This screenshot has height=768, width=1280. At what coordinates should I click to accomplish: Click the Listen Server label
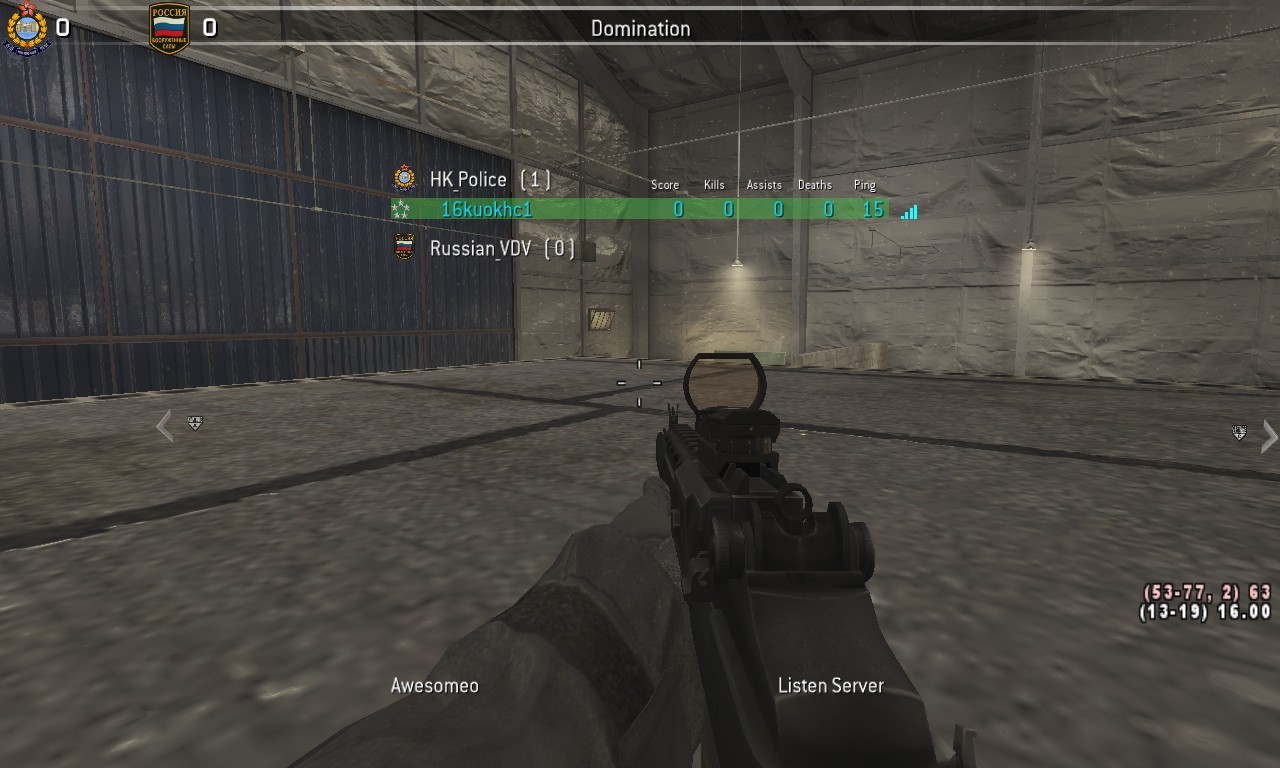click(x=830, y=685)
